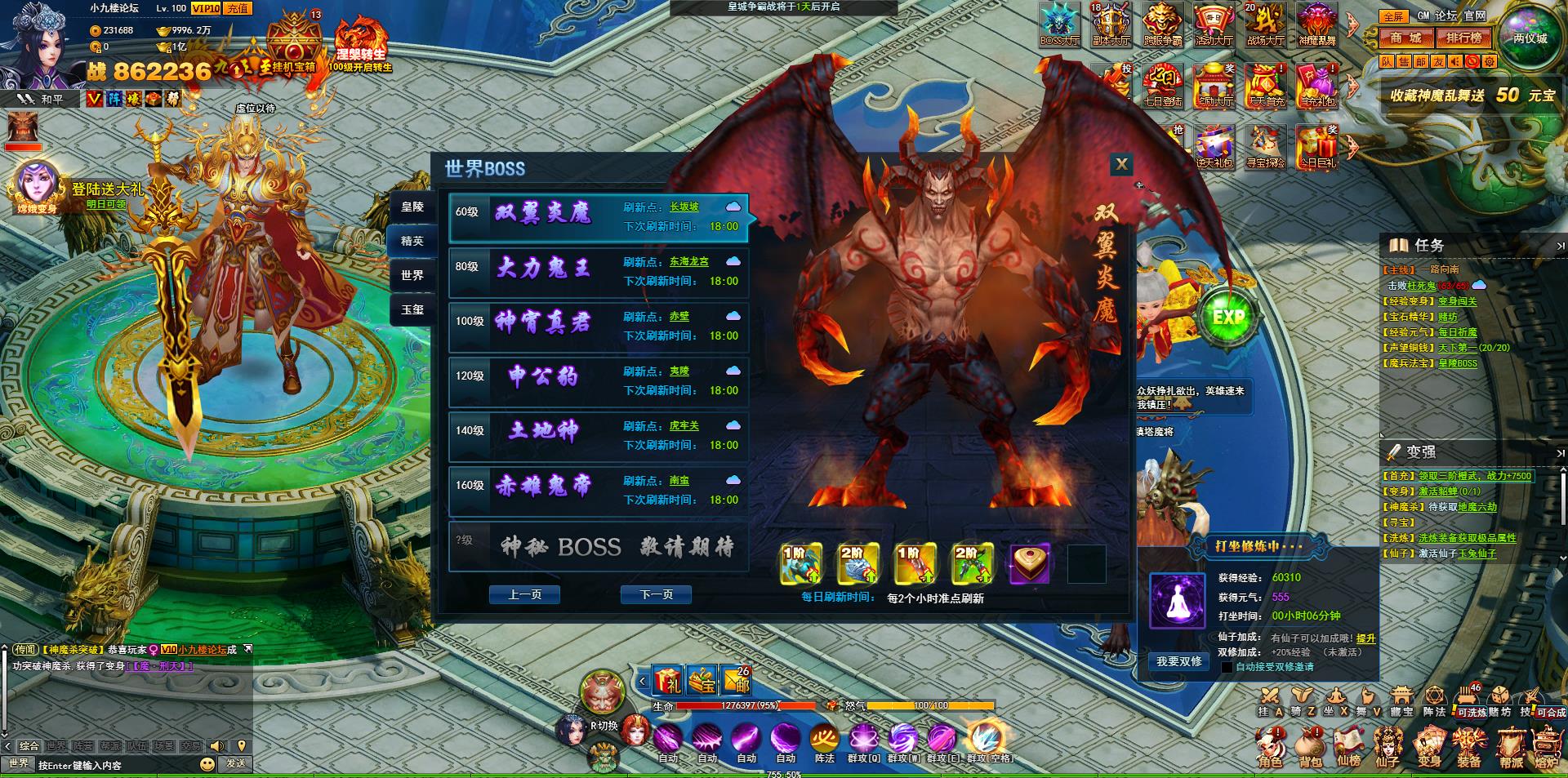Open the 商城 shop

point(1405,38)
